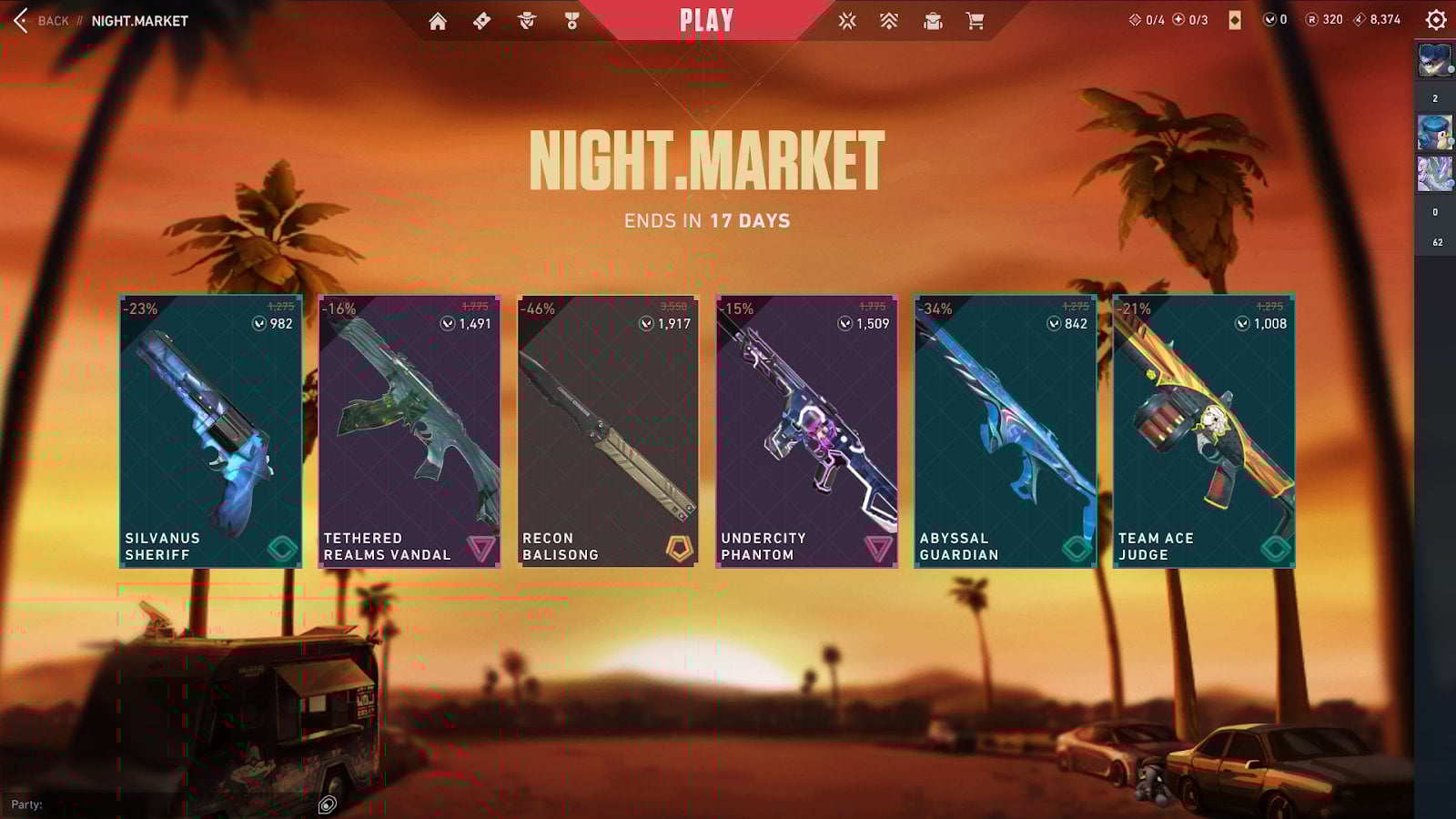The height and width of the screenshot is (819, 1456).
Task: Go back using the BACK arrow
Action: (x=20, y=20)
